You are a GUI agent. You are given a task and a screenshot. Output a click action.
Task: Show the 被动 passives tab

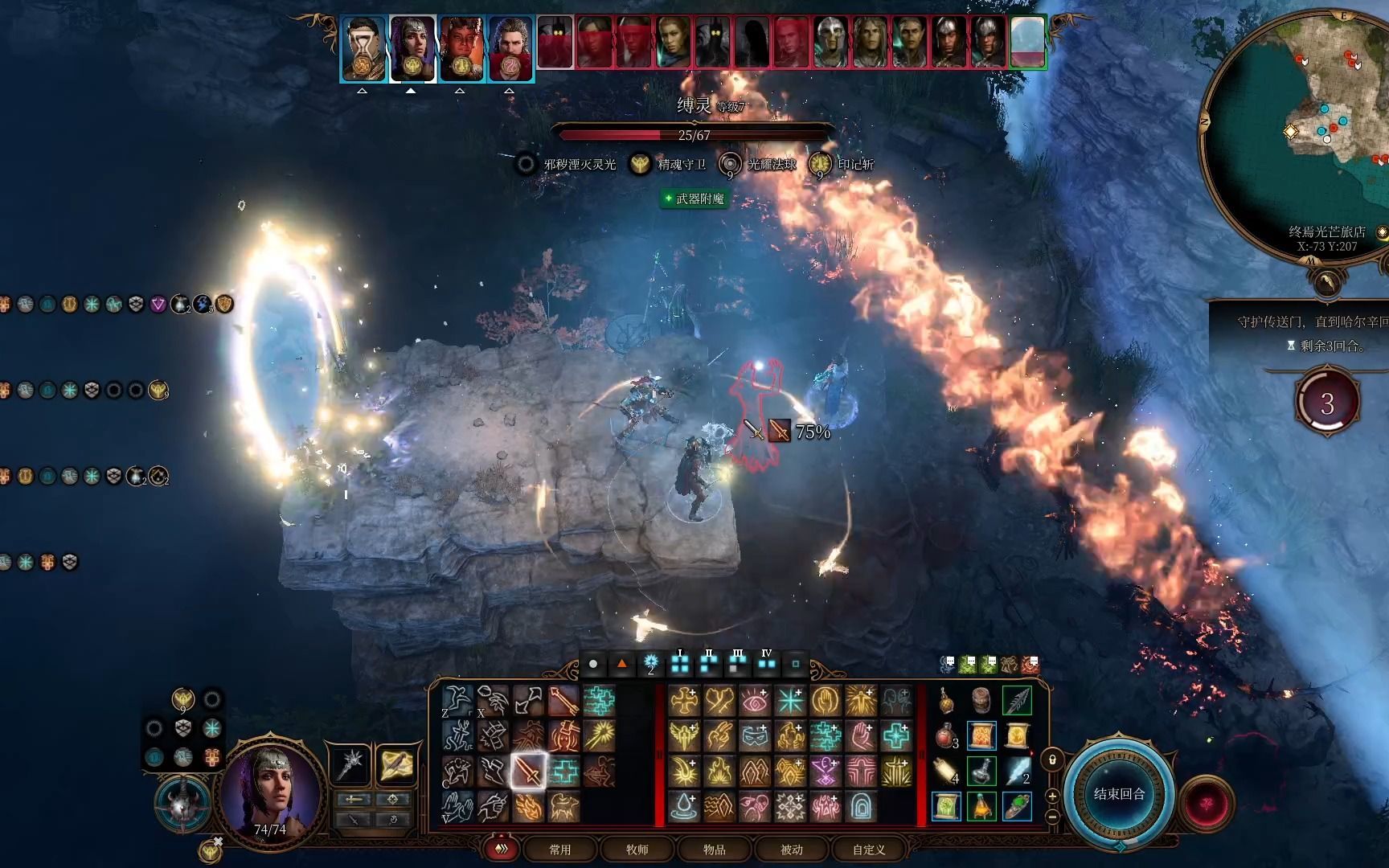791,850
